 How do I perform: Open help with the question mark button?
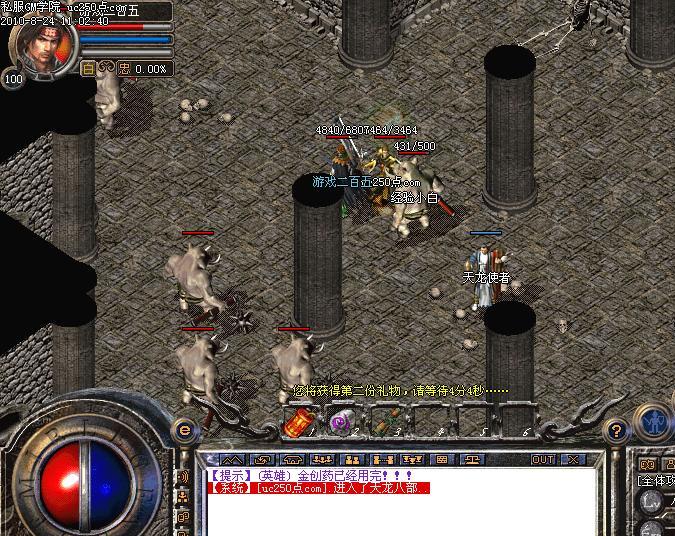tap(616, 430)
